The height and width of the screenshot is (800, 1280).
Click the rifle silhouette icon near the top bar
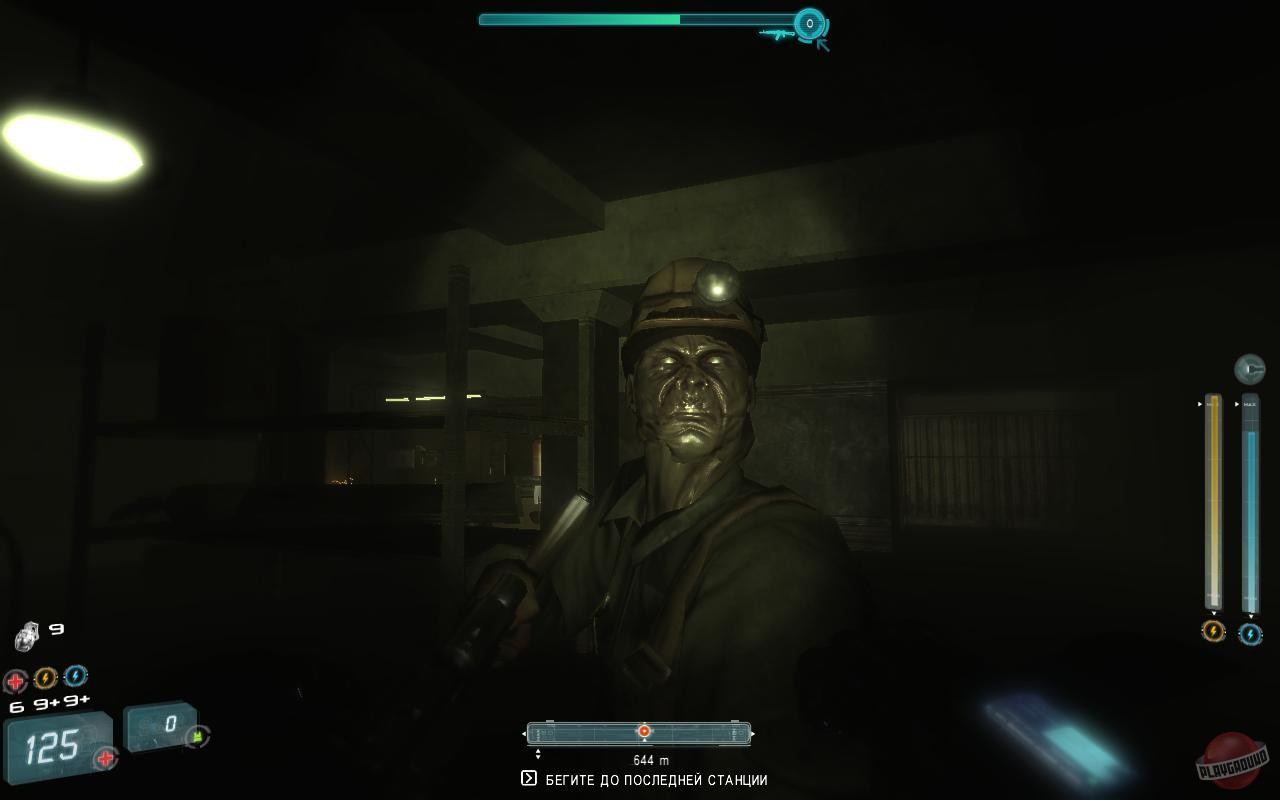[777, 34]
